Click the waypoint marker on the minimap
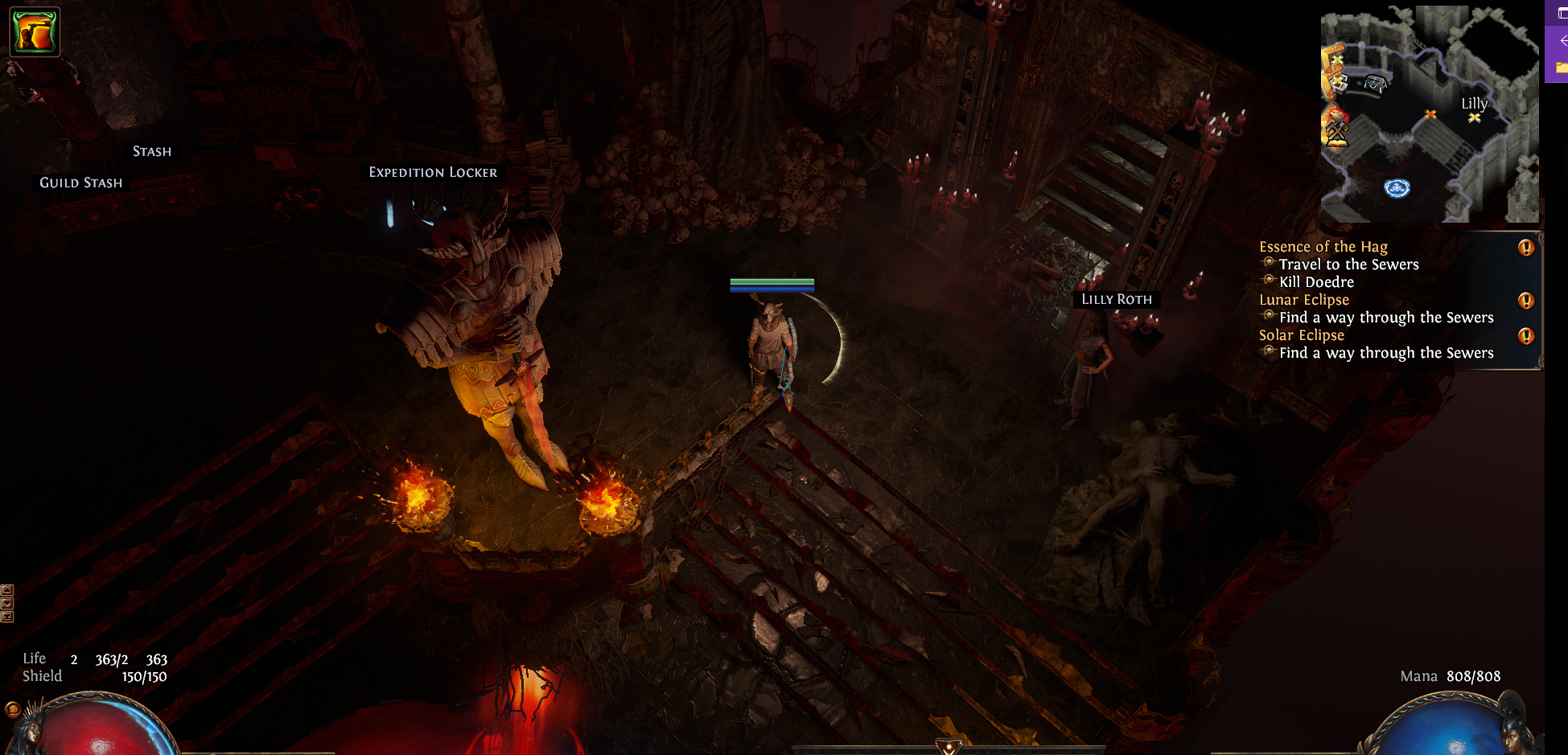This screenshot has height=755, width=1568. click(1397, 188)
